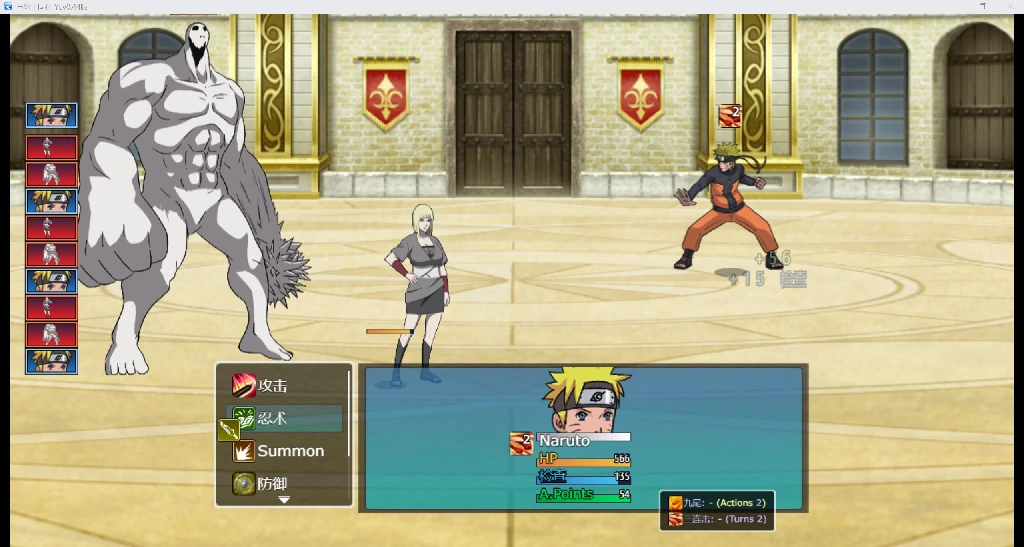Choose the 攻击 attack command
Viewport: 1024px width, 547px height.
coord(272,385)
